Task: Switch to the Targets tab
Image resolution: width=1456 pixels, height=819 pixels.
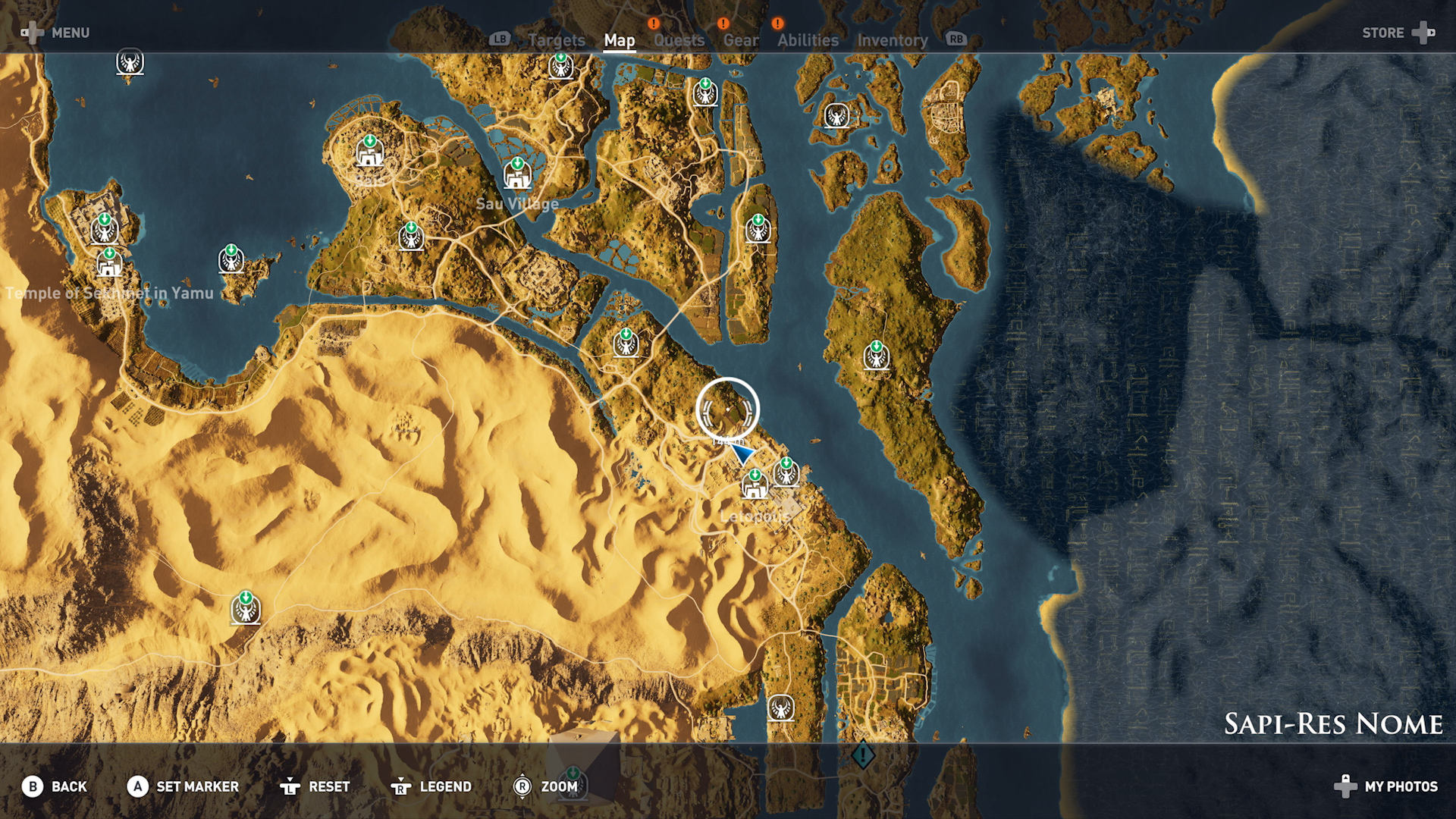Action: pos(556,40)
